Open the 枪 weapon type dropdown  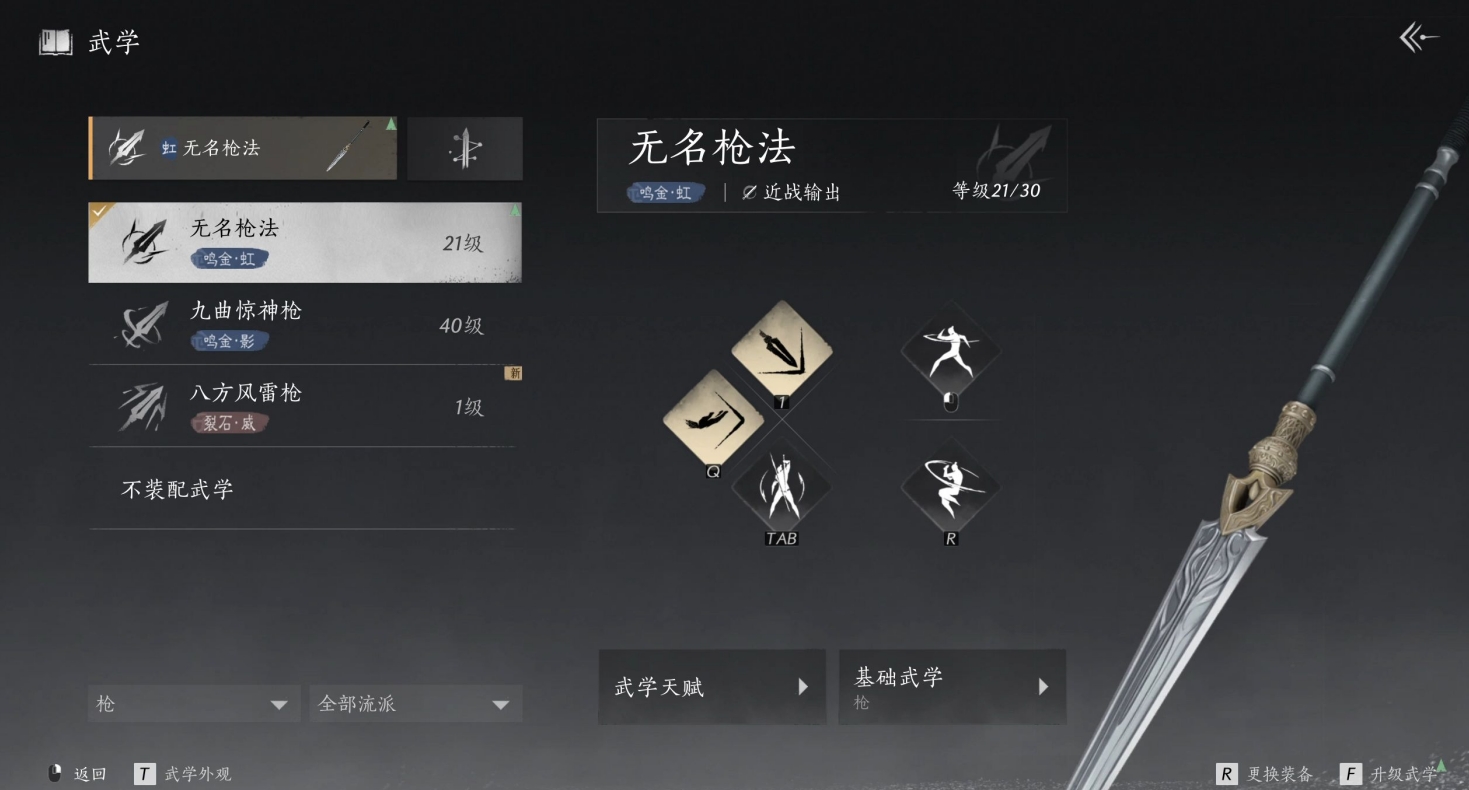193,703
